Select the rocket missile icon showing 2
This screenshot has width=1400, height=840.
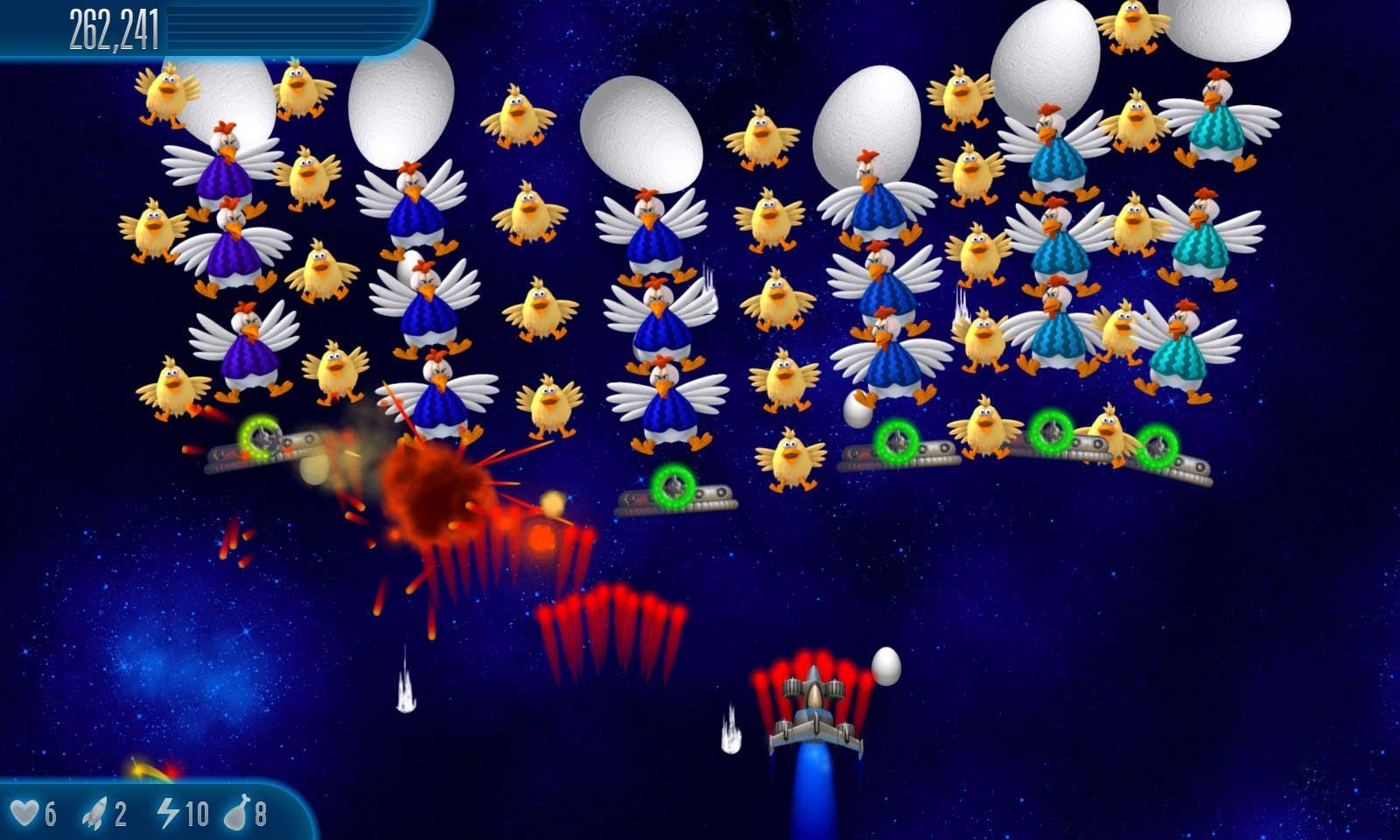click(96, 811)
